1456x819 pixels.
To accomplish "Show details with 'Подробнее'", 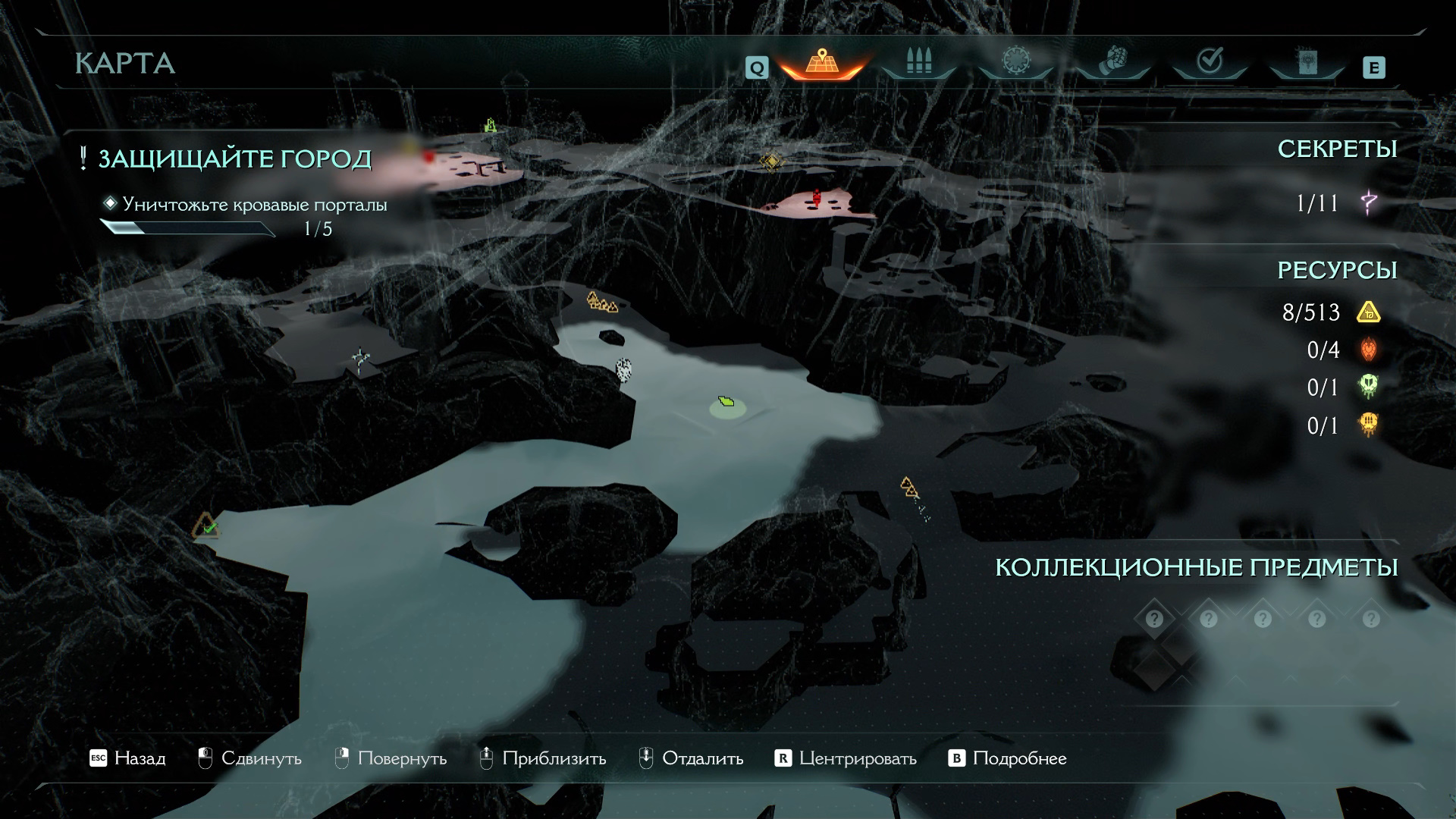I will coord(1008,758).
